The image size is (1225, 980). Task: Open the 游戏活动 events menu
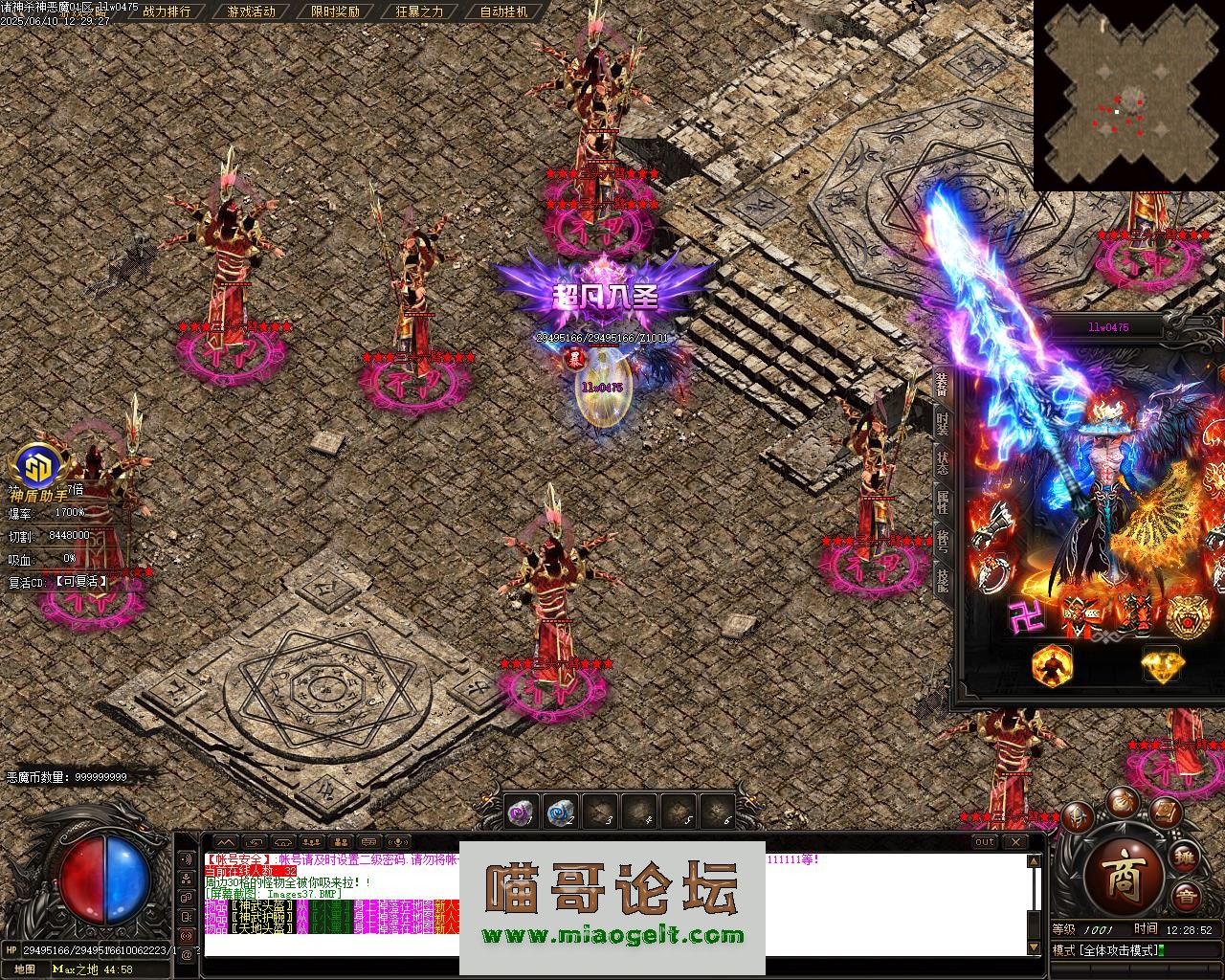pos(252,11)
